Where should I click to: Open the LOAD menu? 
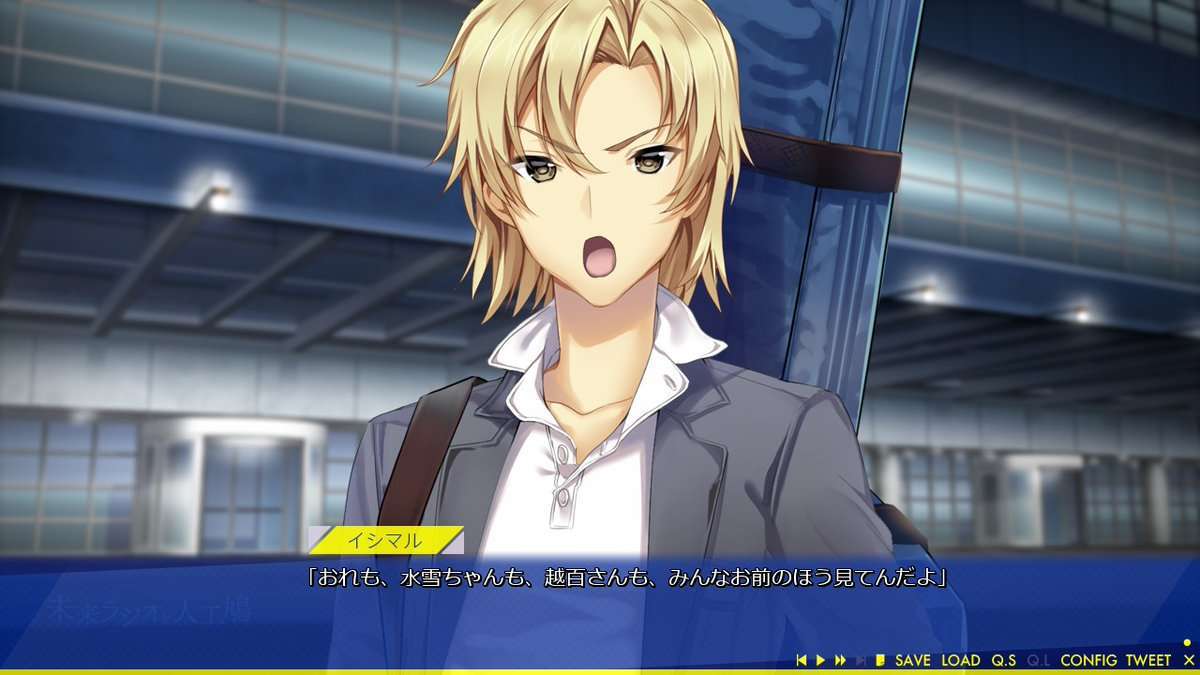(960, 660)
